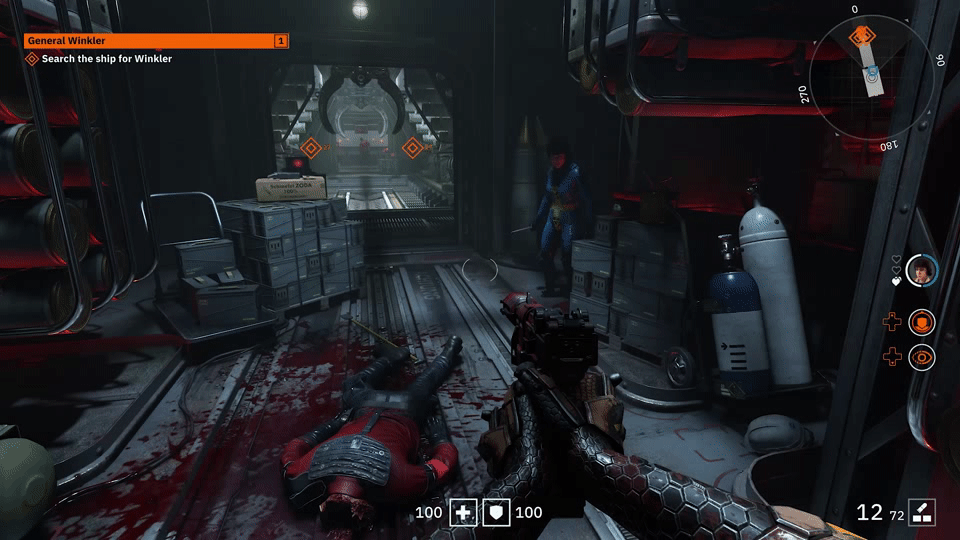Select the right orange diamond waypoint marker

411,148
